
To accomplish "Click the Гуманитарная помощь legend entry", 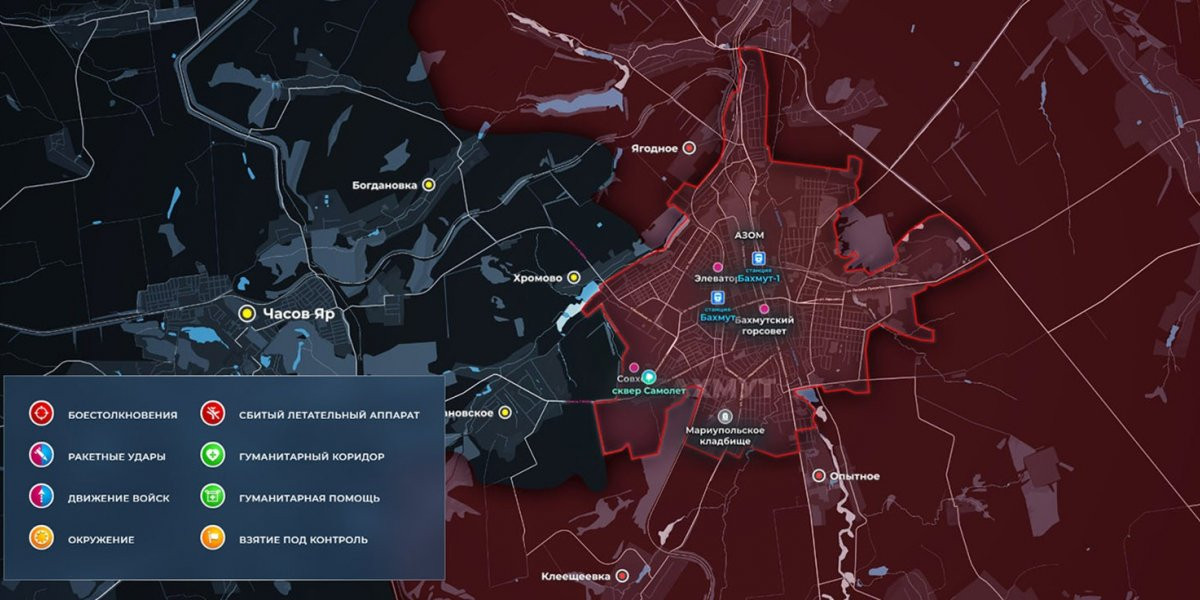I will coord(212,497).
